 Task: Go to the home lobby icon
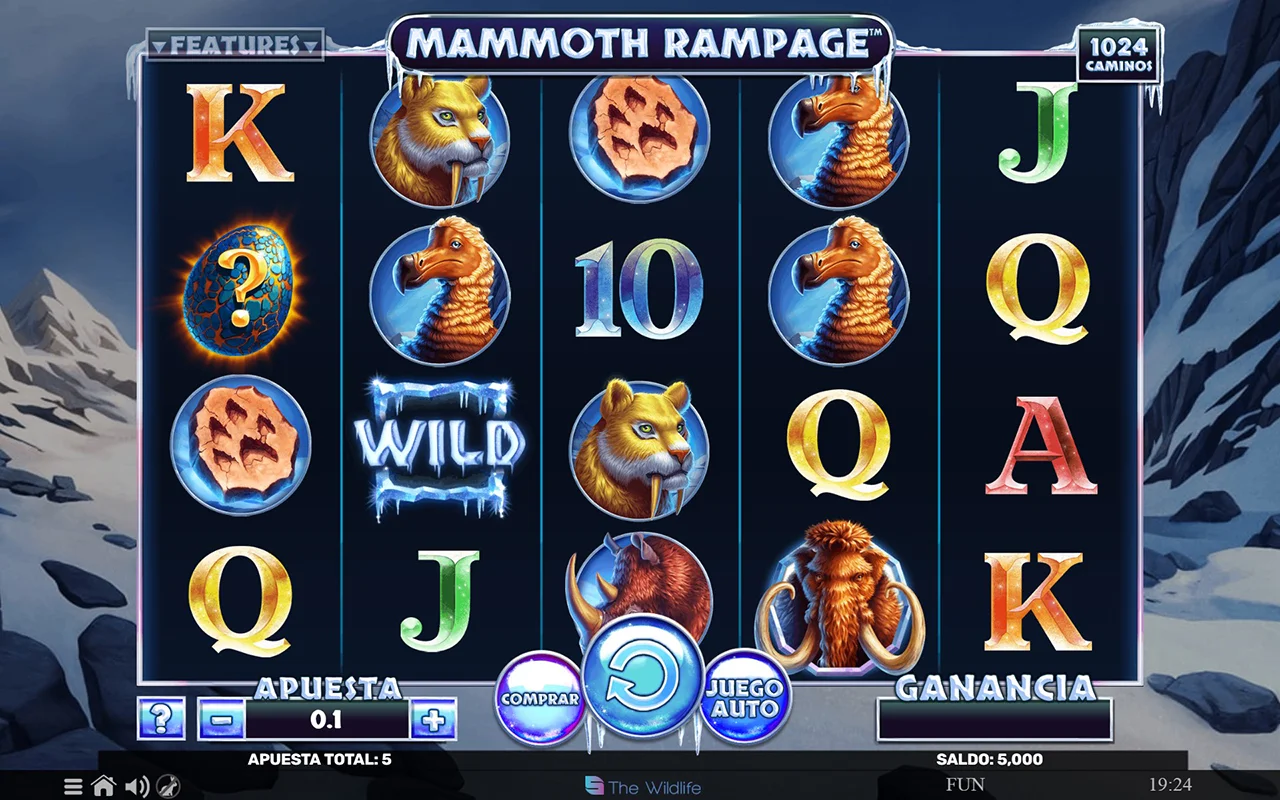coord(104,786)
